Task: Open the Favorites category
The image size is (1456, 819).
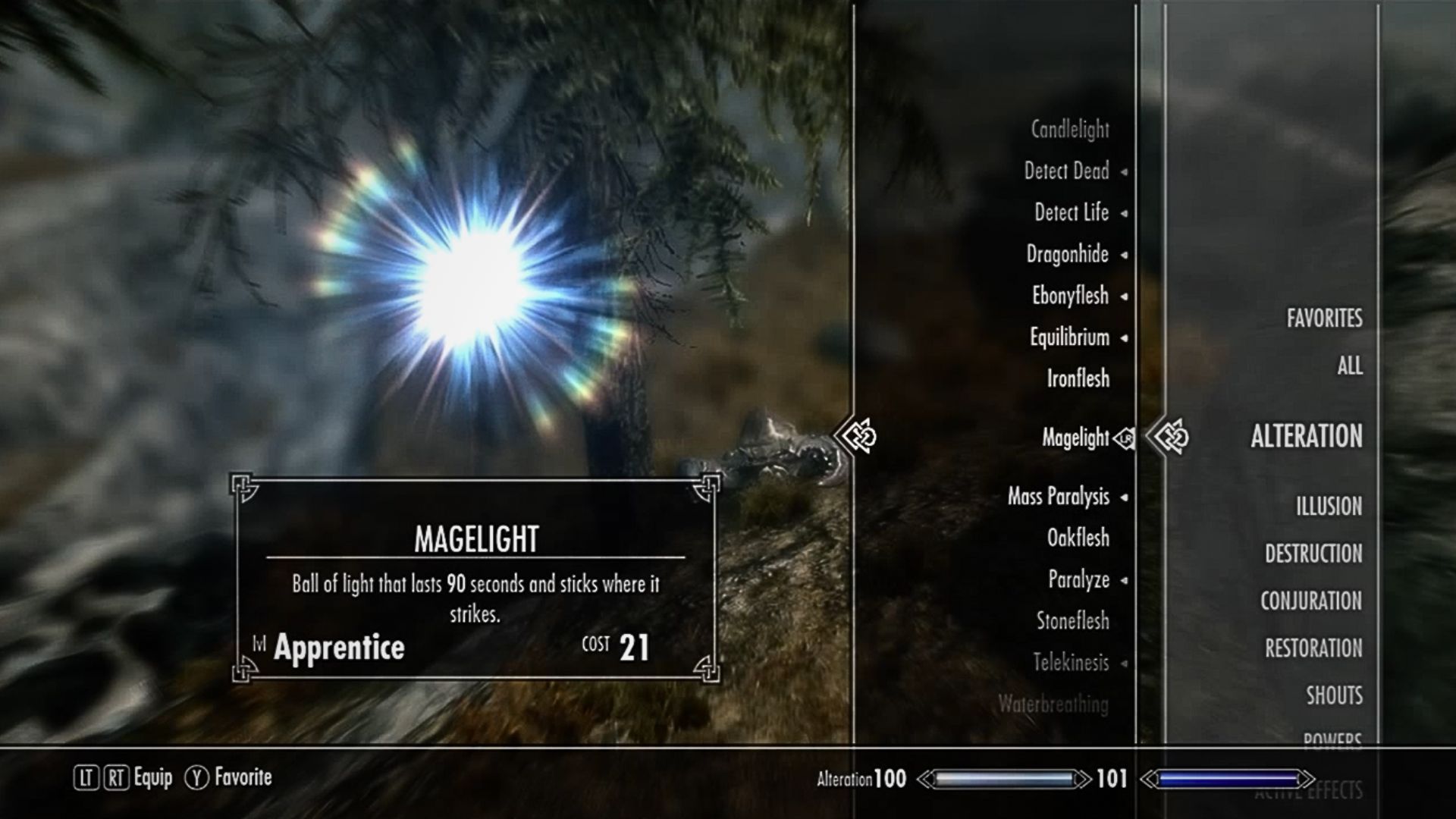Action: (1324, 318)
